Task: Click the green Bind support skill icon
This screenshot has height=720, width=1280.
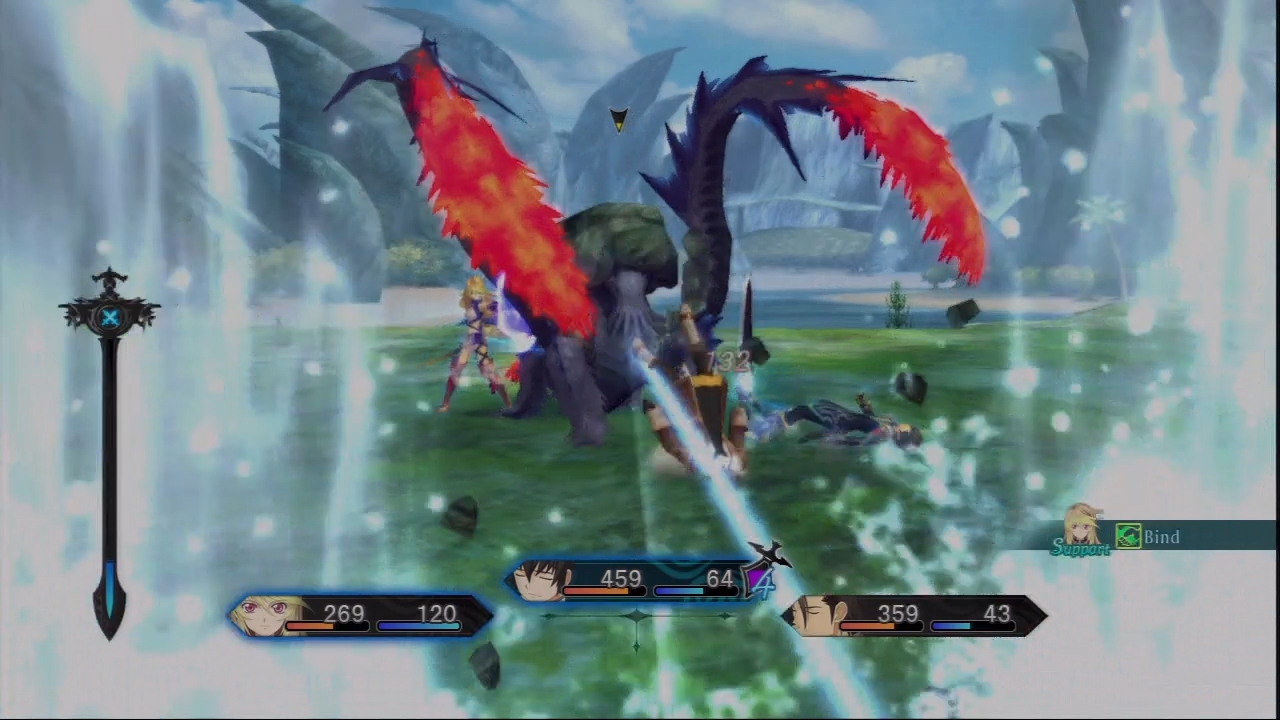Action: pos(1129,537)
